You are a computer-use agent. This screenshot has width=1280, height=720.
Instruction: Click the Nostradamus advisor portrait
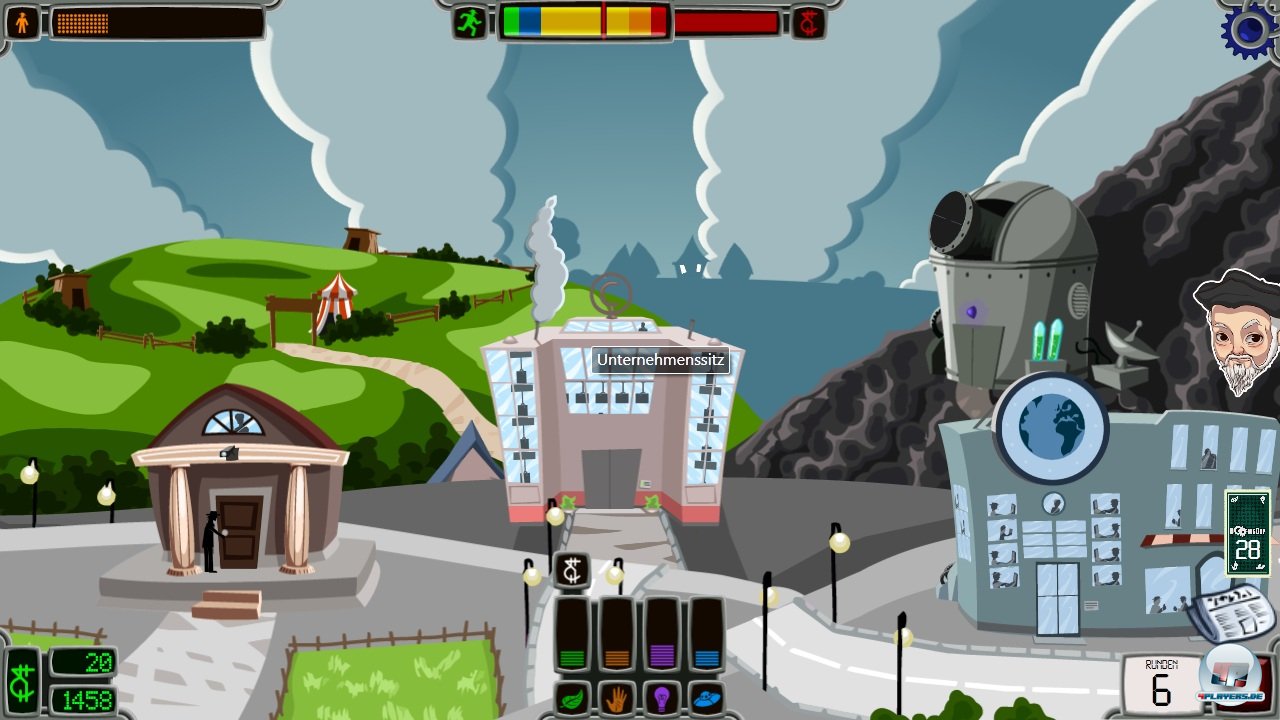pyautogui.click(x=1238, y=331)
